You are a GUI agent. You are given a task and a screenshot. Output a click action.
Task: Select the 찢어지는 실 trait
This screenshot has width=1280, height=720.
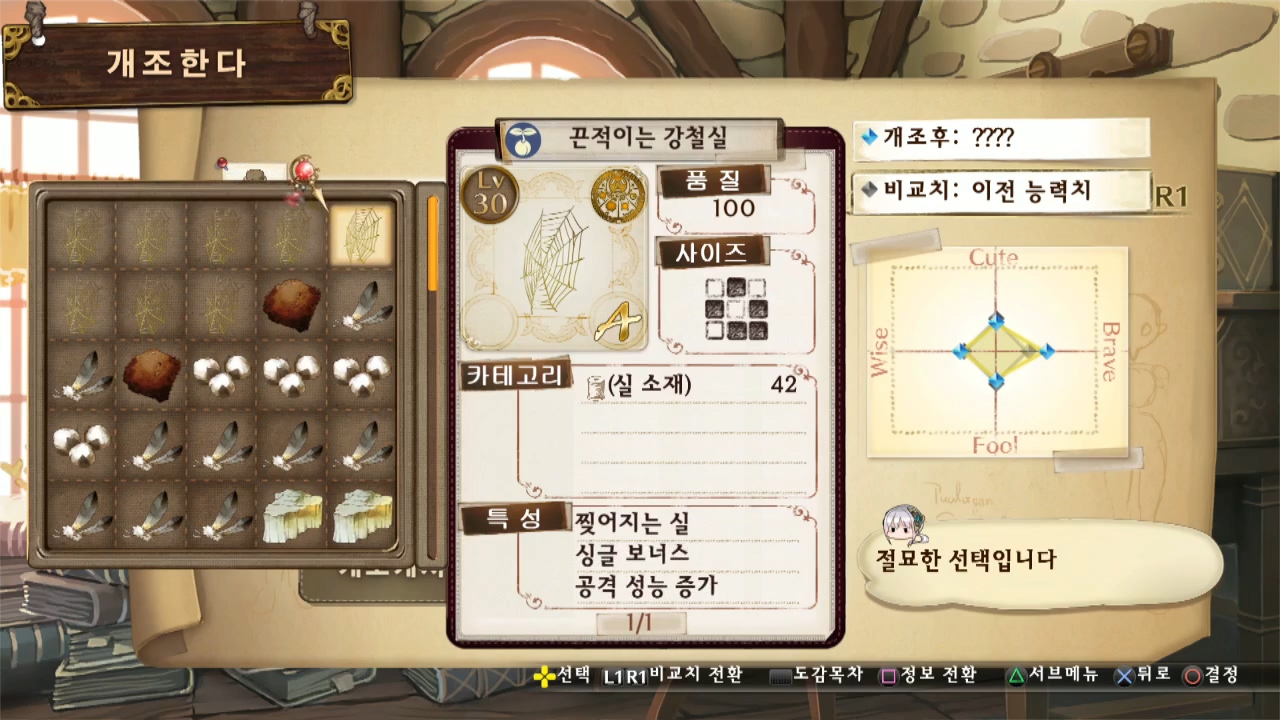[632, 522]
